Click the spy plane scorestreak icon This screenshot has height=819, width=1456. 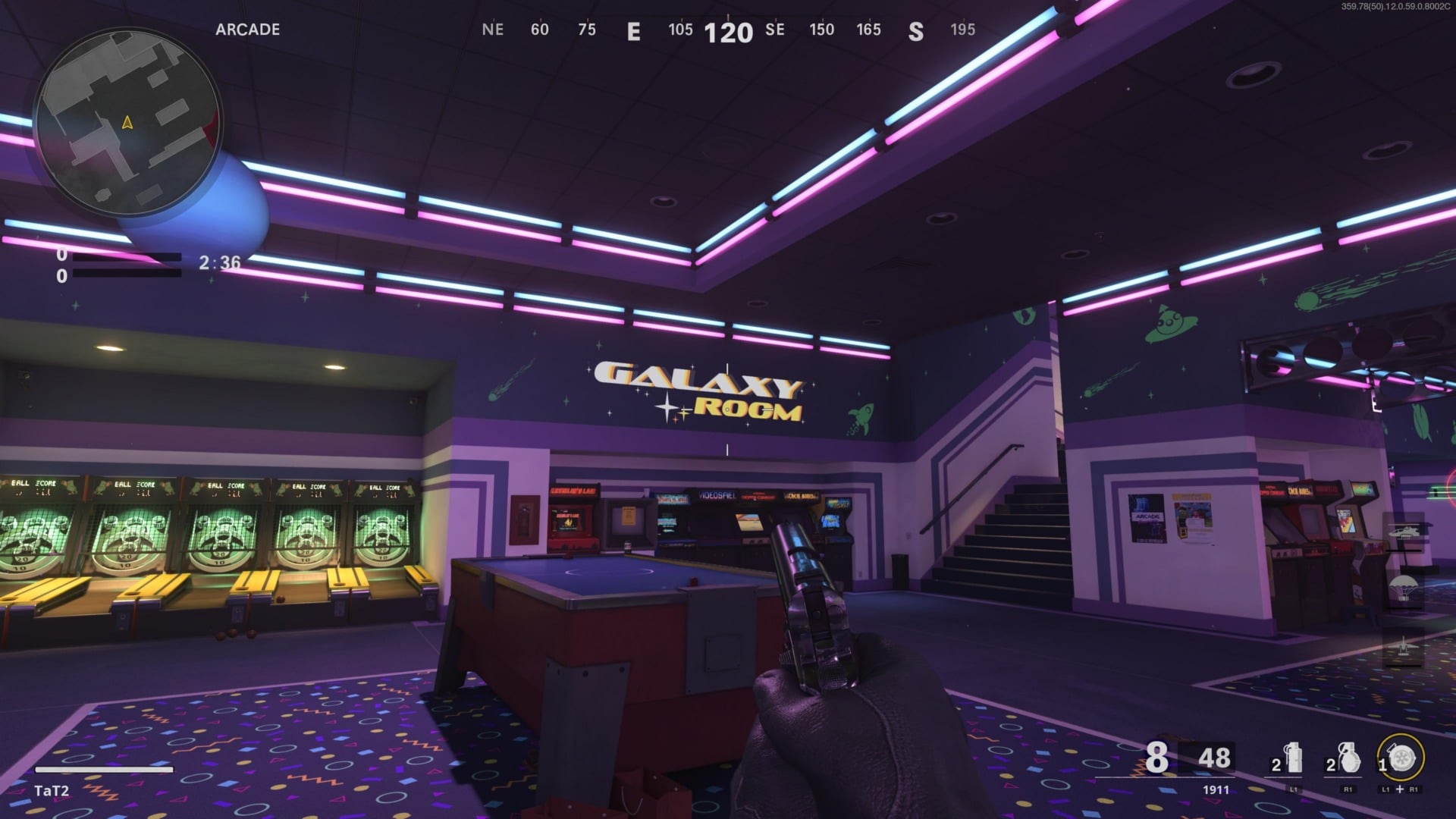[1404, 645]
